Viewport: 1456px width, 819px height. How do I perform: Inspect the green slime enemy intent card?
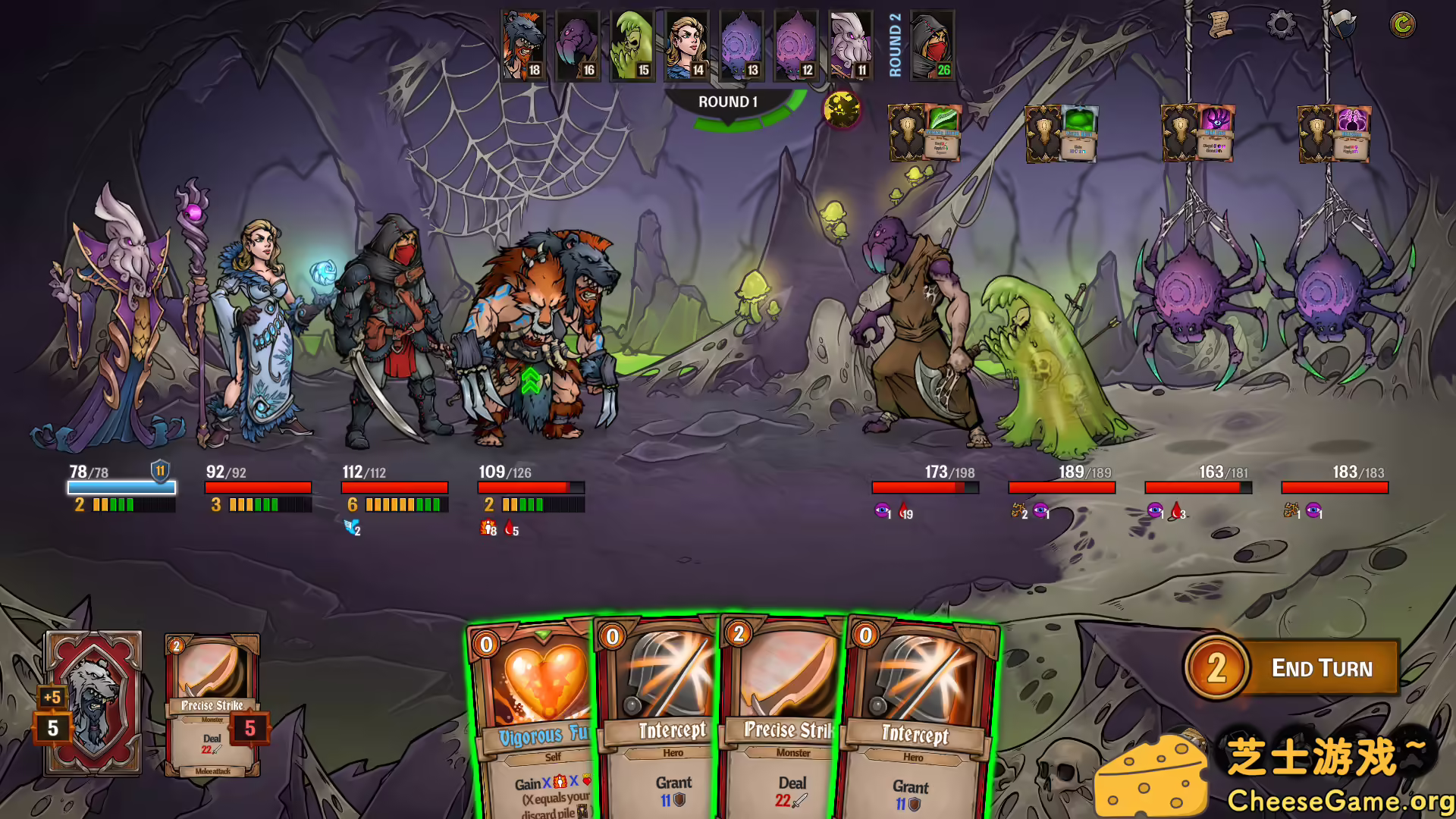[x=1078, y=133]
